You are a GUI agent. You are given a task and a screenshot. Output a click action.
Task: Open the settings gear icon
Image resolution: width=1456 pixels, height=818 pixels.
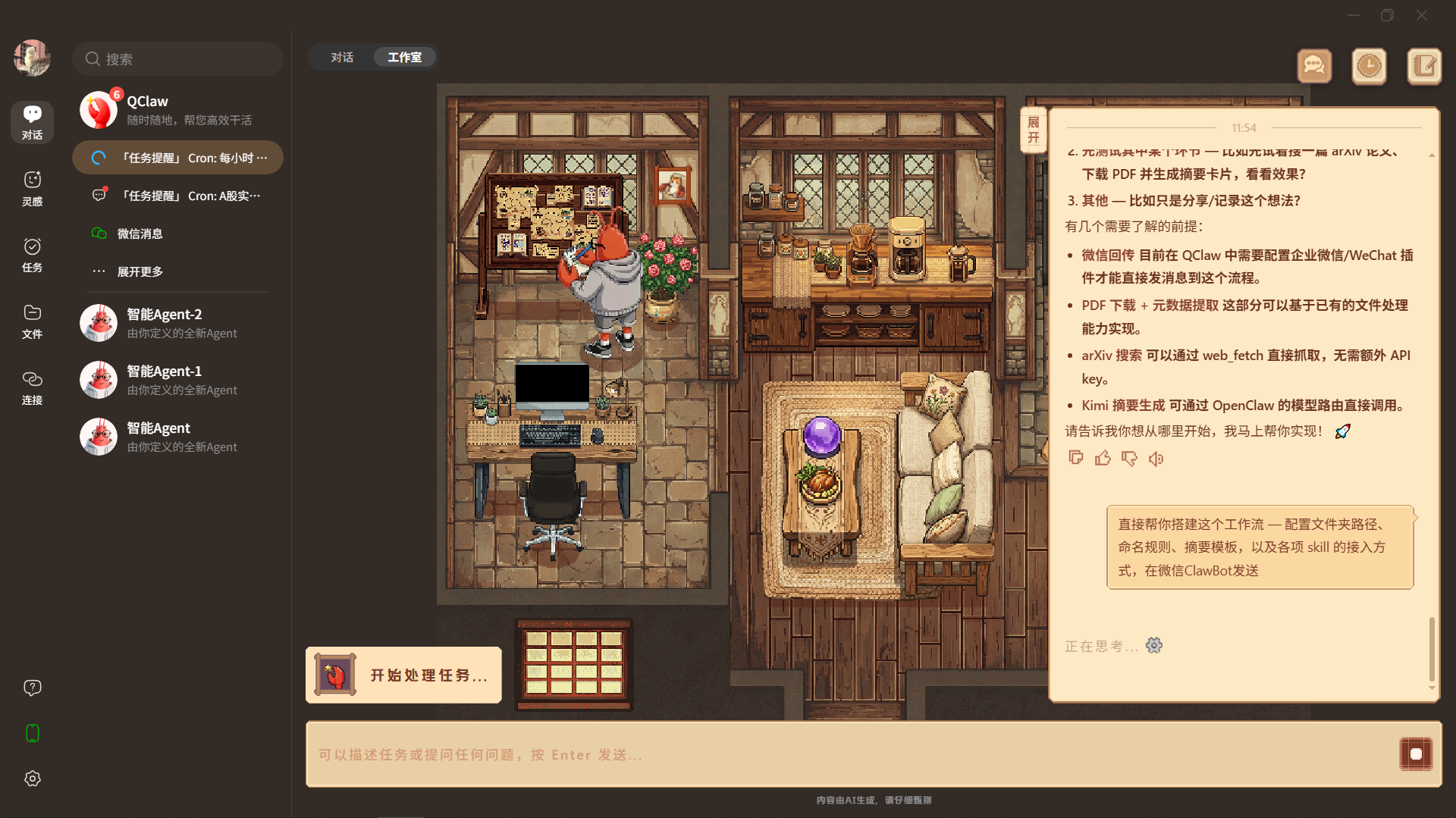[x=32, y=779]
